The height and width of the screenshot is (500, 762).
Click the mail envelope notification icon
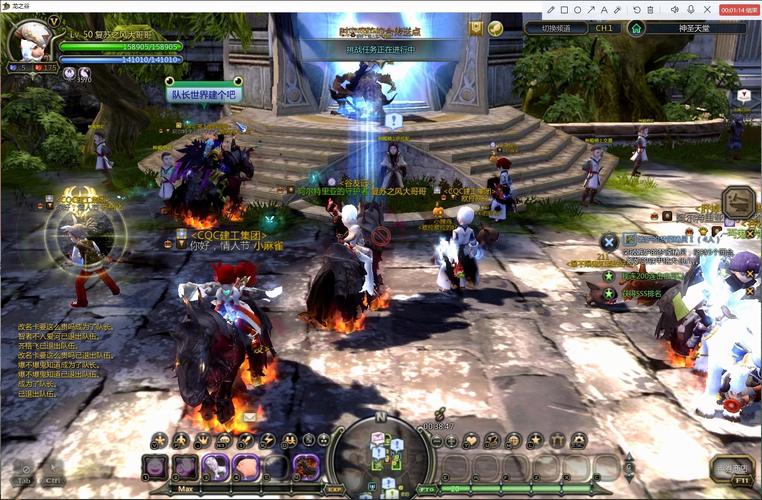click(x=248, y=416)
